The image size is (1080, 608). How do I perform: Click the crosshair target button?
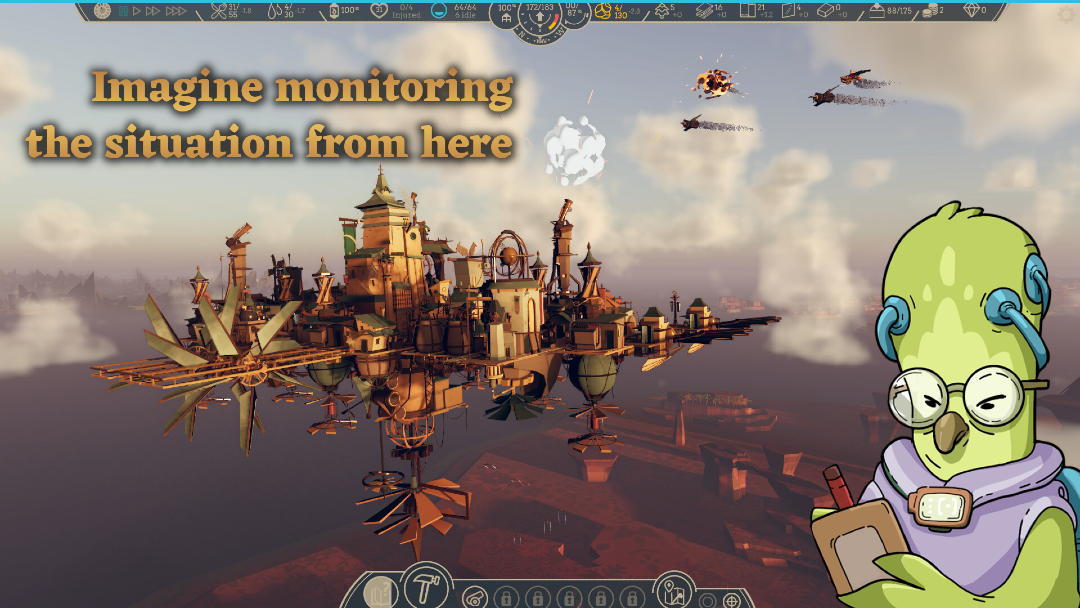tap(733, 601)
